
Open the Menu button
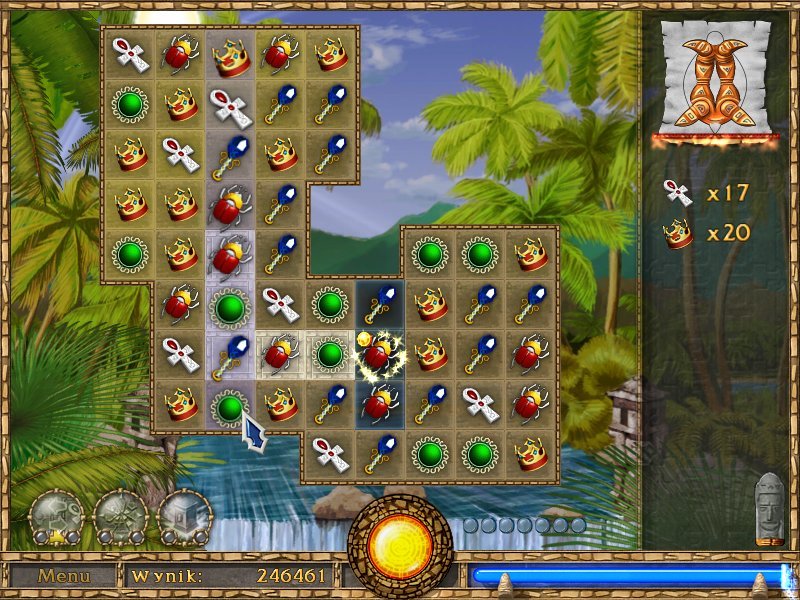point(64,576)
